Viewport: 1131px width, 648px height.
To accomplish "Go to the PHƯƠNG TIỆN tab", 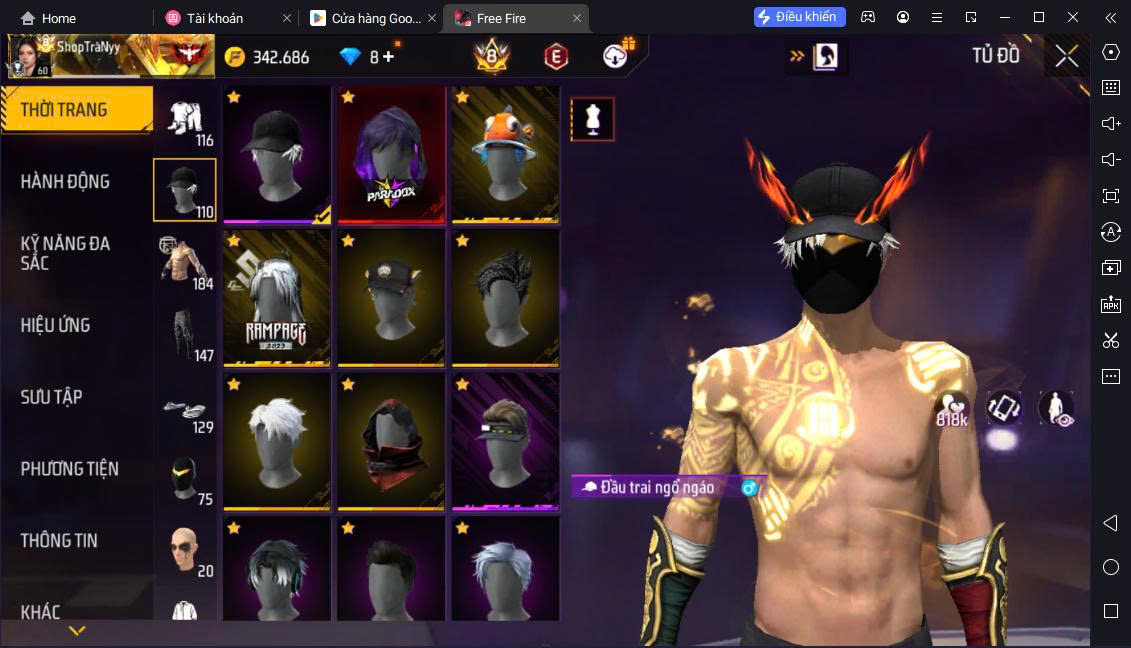I will pyautogui.click(x=69, y=469).
